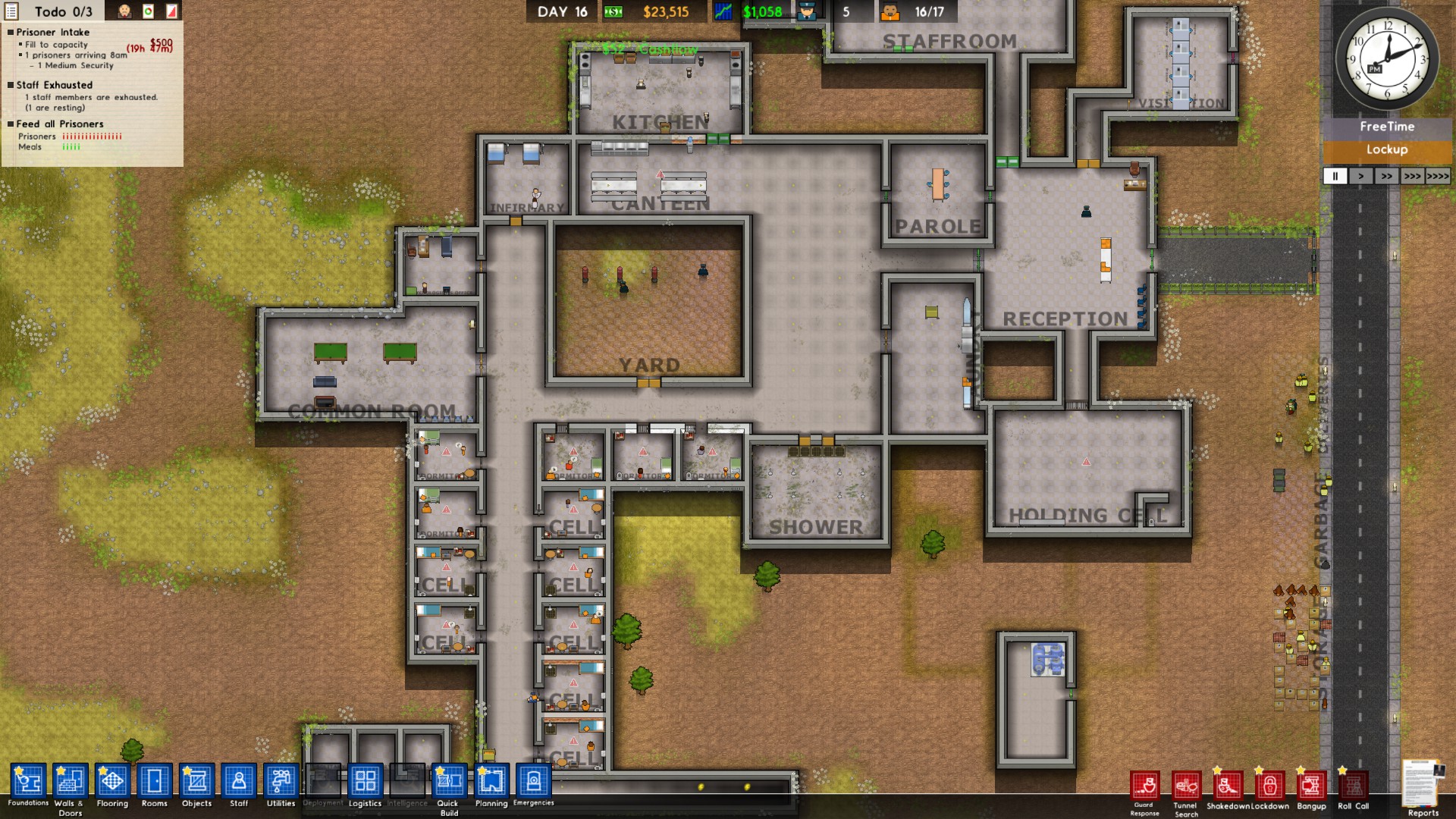Open the advisor icon beside the Todo header

[x=125, y=11]
